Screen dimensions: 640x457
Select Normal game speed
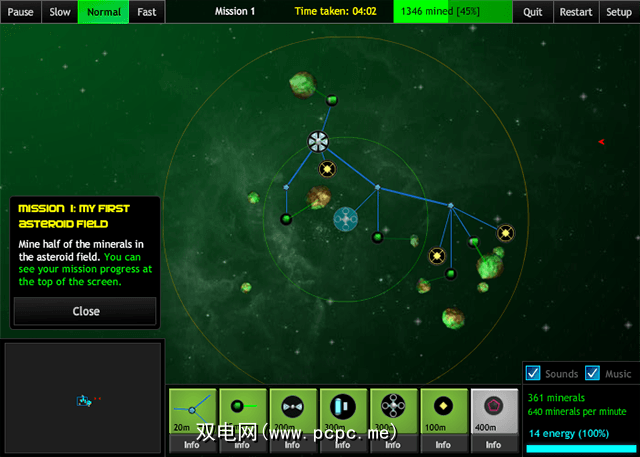(104, 12)
